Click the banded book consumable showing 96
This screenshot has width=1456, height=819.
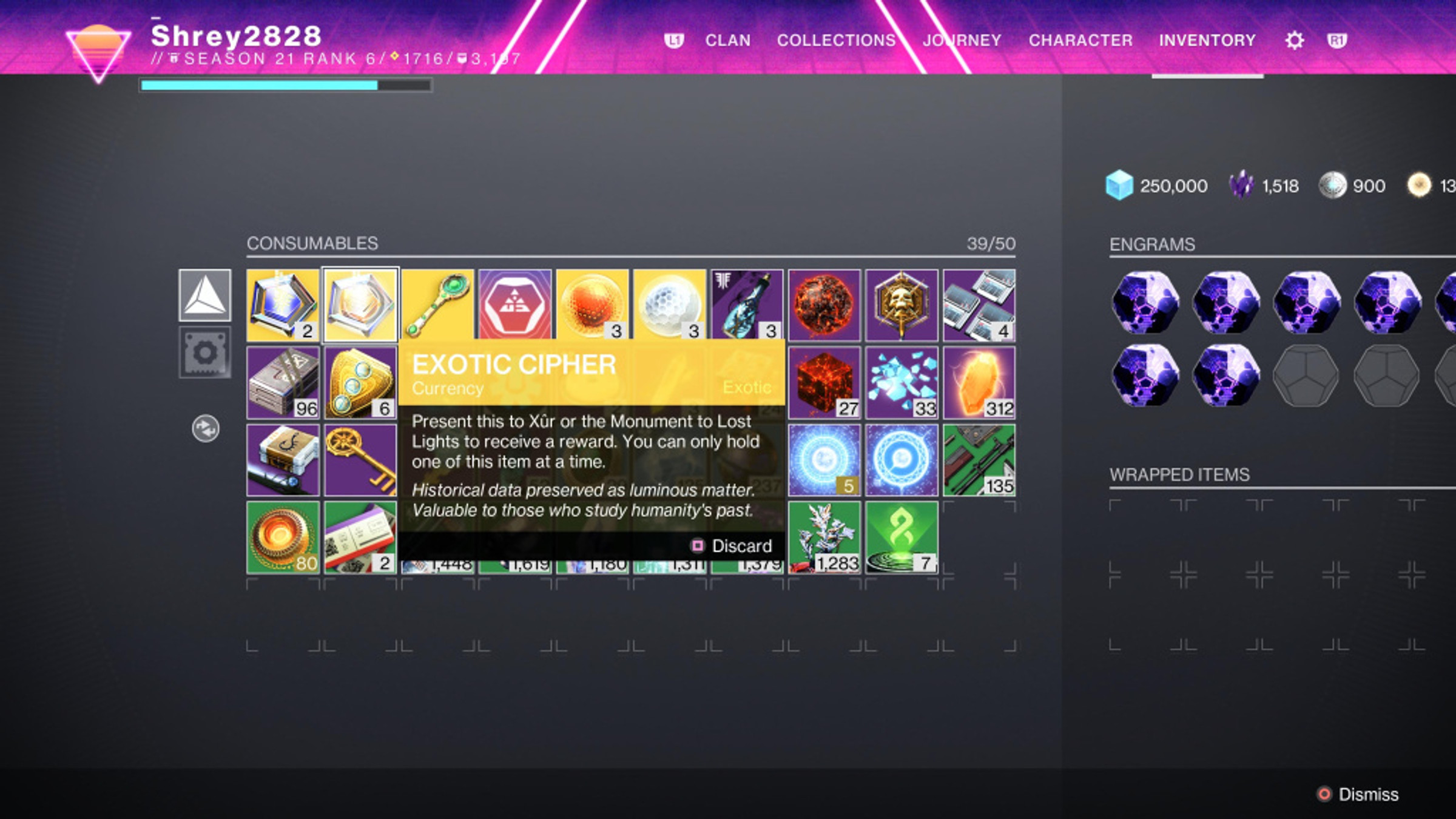tap(282, 381)
